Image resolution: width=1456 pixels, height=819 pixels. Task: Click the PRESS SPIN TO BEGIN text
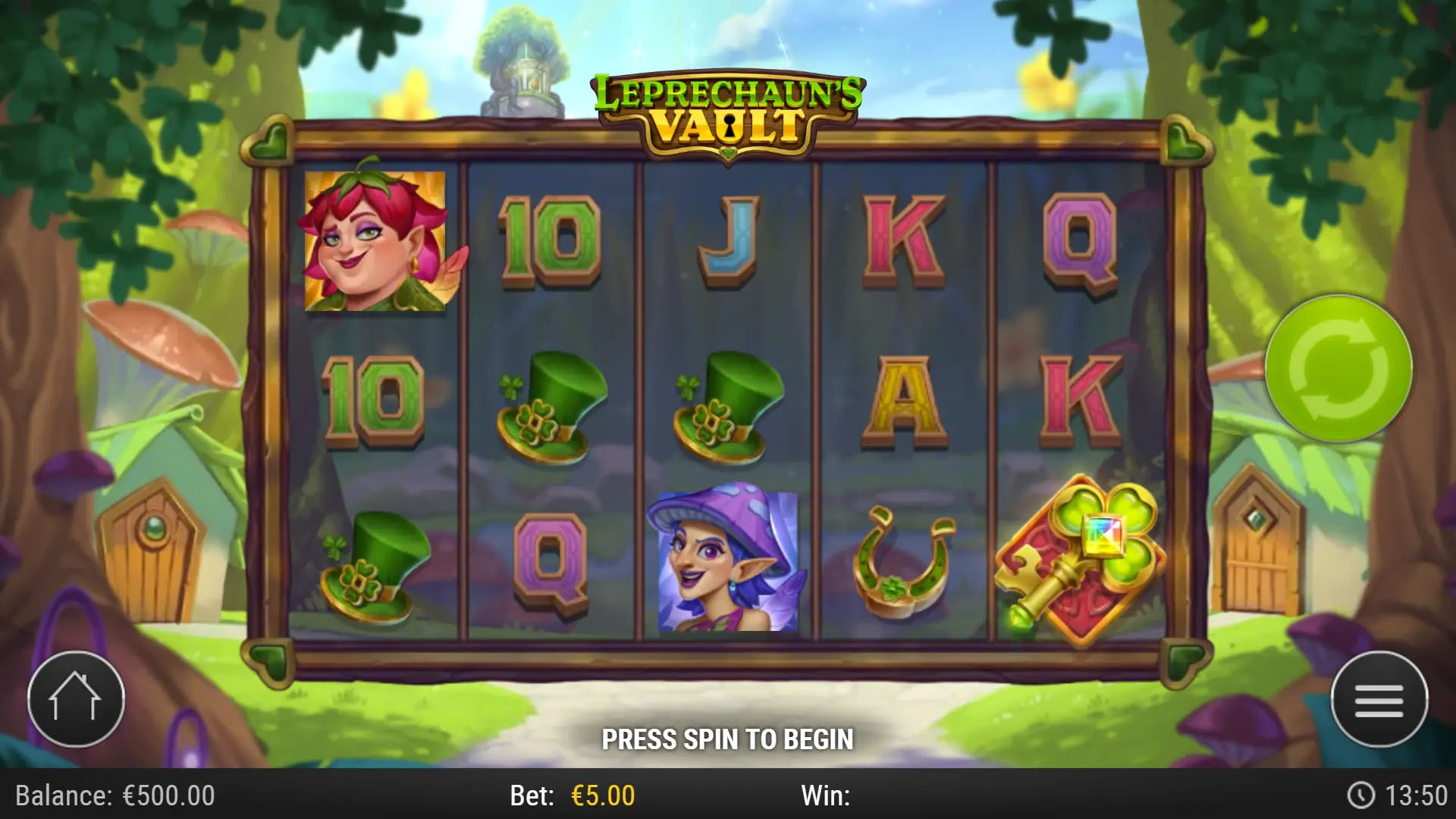pyautogui.click(x=728, y=738)
